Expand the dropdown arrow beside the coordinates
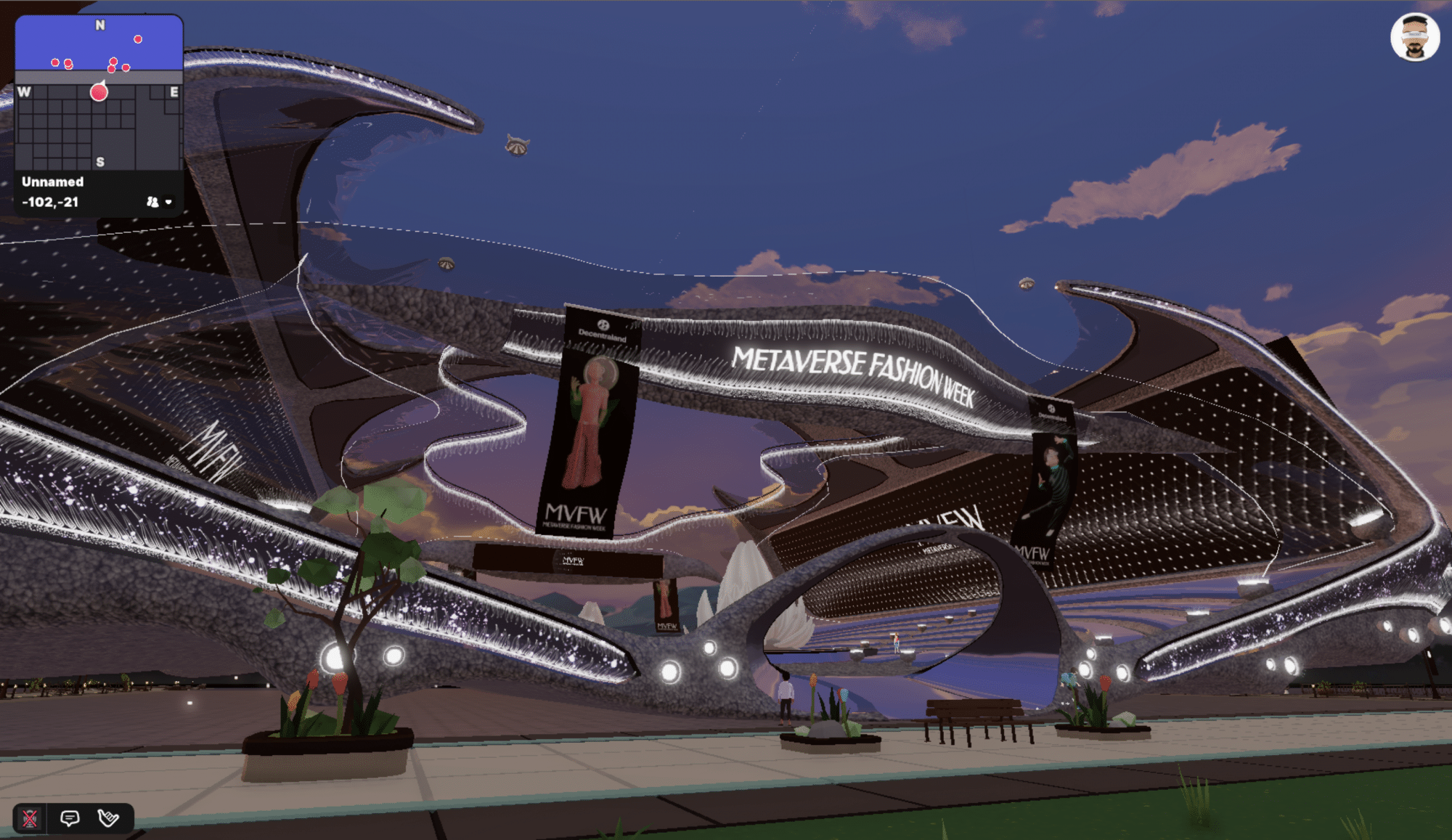 click(x=168, y=203)
